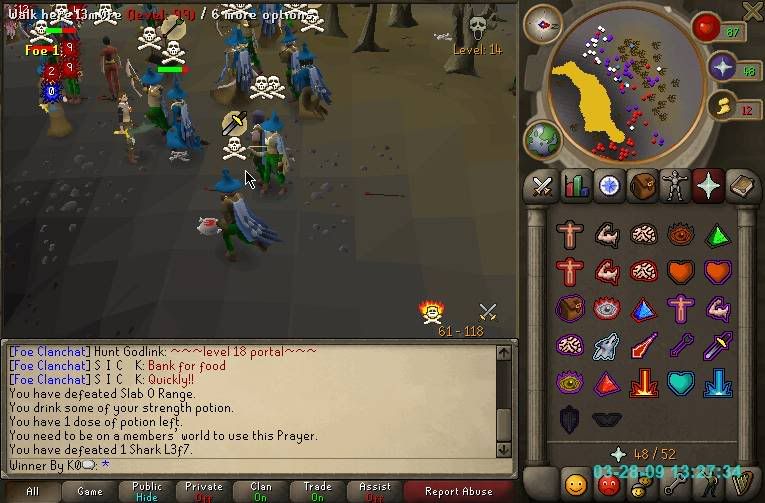Show only Game messages in chat
This screenshot has height=503, width=765.
click(90, 491)
